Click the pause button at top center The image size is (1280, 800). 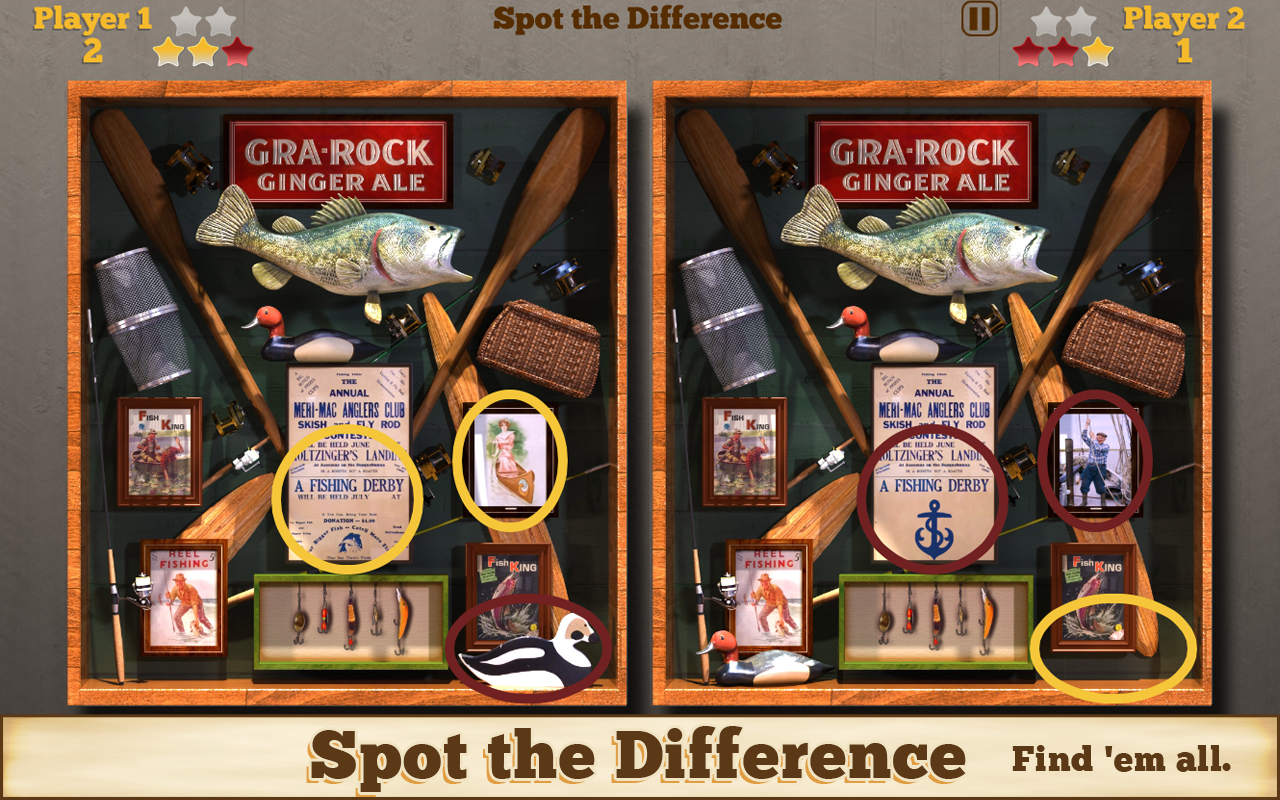(981, 17)
